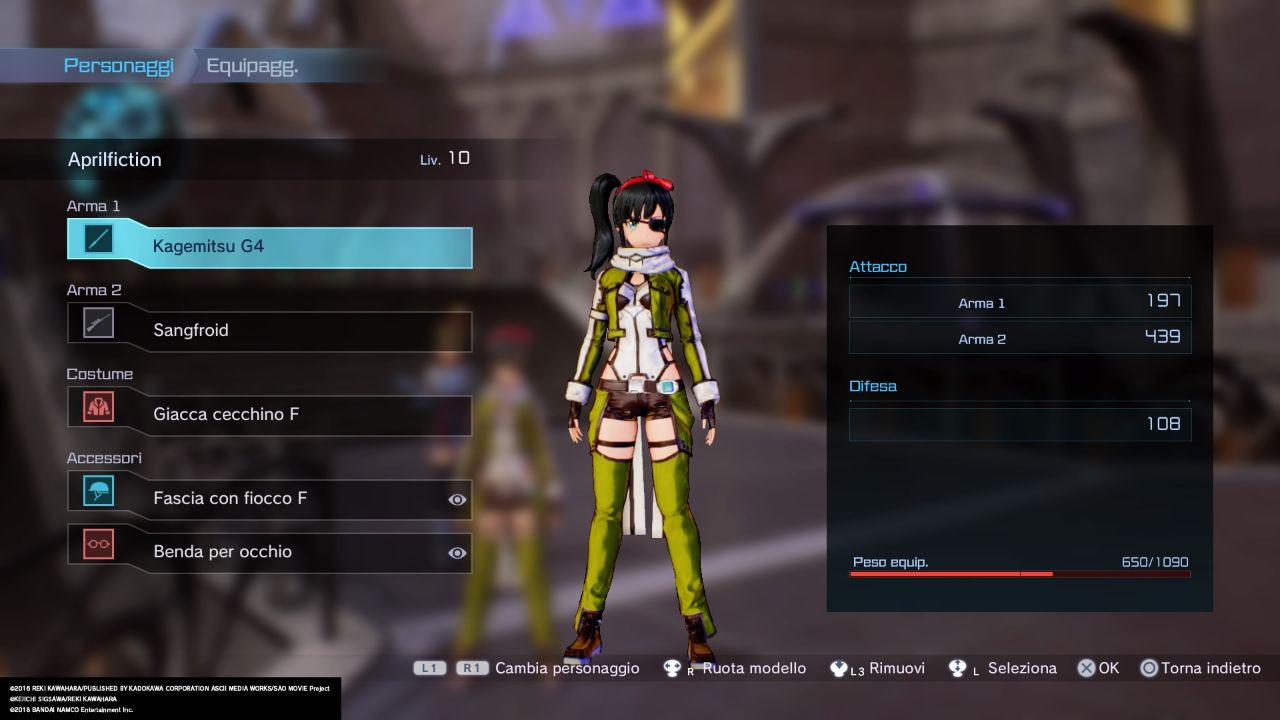The height and width of the screenshot is (720, 1280).
Task: Switch to the Personaggi tab
Action: tap(118, 66)
